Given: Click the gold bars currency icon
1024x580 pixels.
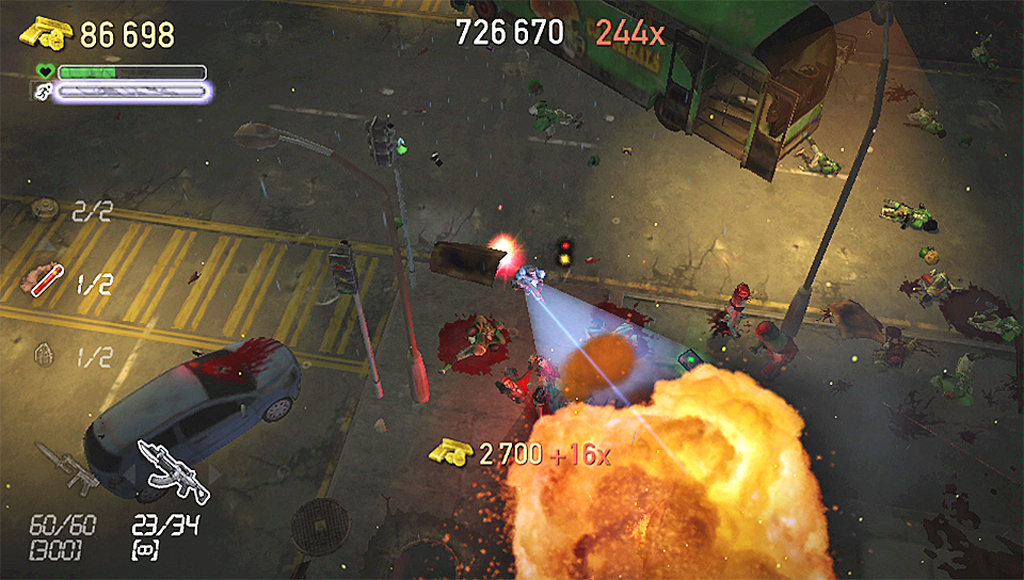Looking at the screenshot, I should click(x=47, y=33).
